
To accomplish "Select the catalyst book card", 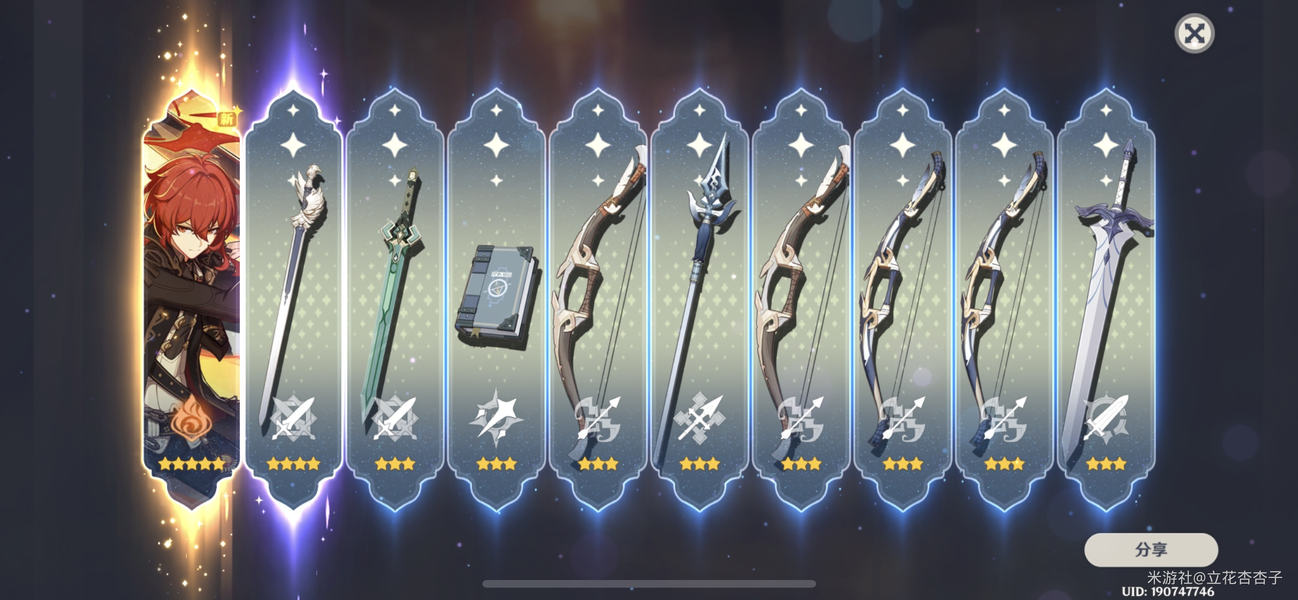I will click(497, 295).
